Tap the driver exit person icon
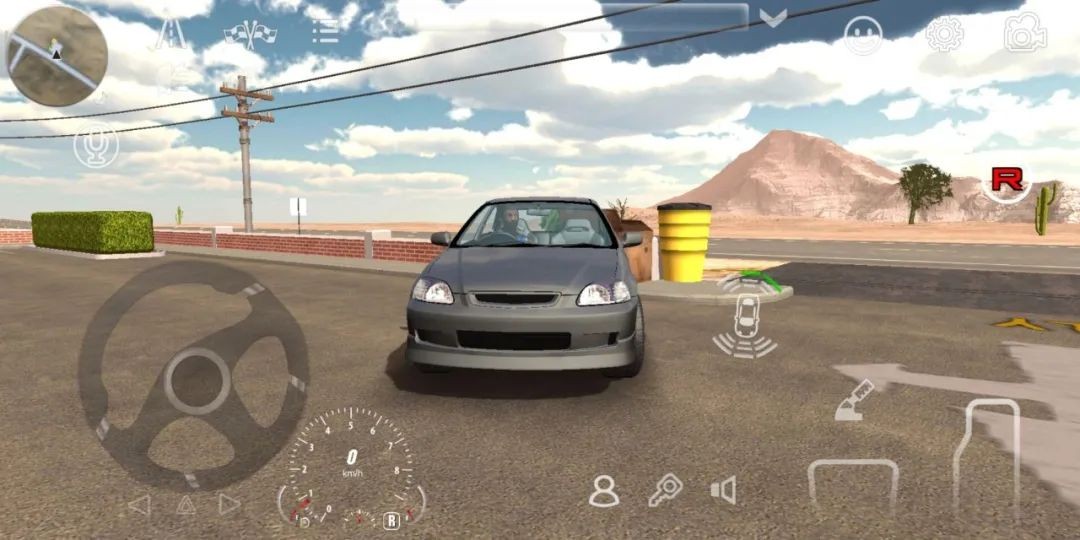This screenshot has width=1080, height=540. coord(604,490)
